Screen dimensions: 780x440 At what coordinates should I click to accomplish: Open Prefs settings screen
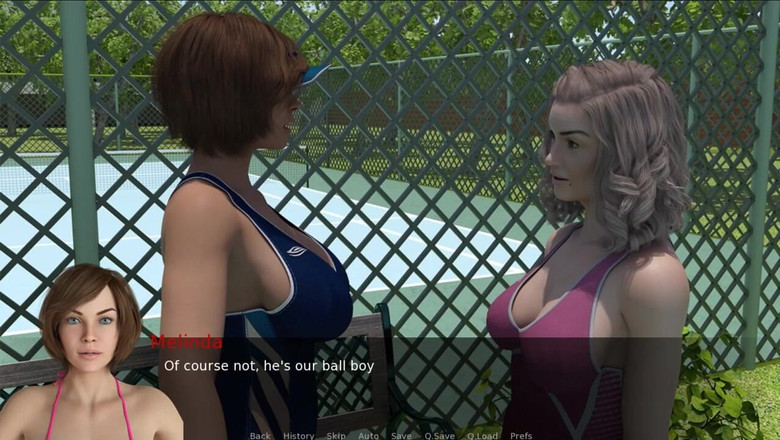pos(521,435)
